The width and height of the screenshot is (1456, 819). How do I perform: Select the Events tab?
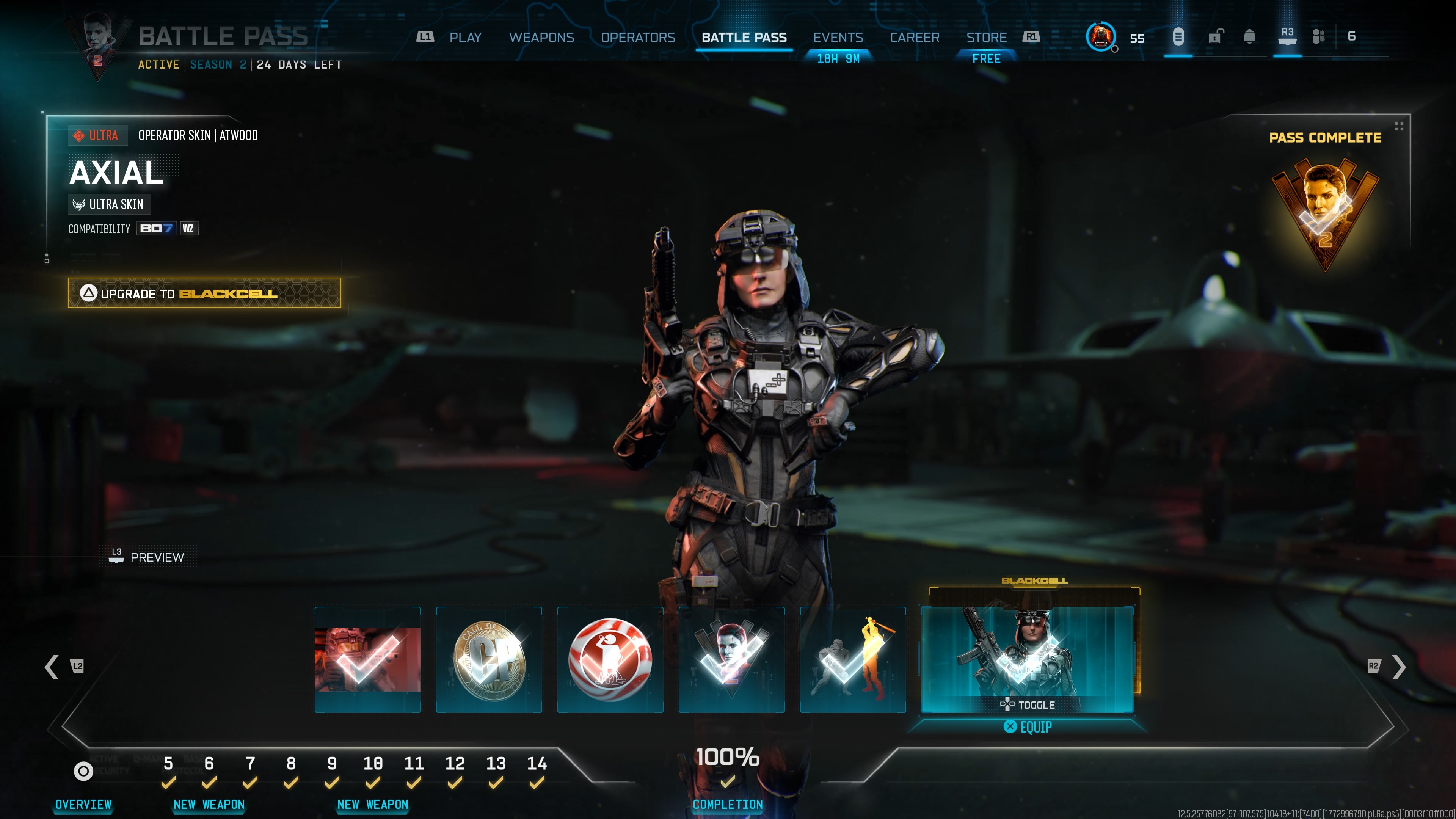point(838,37)
